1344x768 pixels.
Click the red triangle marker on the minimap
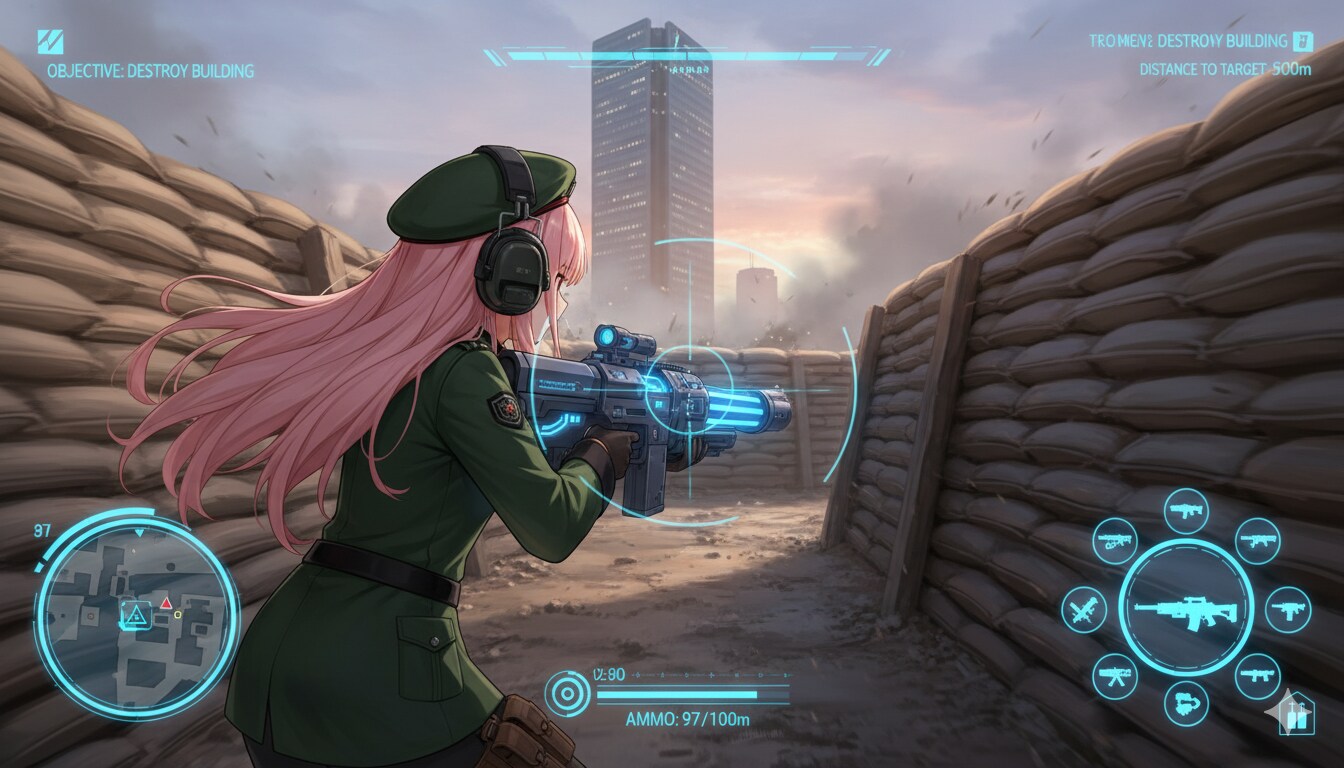[166, 603]
